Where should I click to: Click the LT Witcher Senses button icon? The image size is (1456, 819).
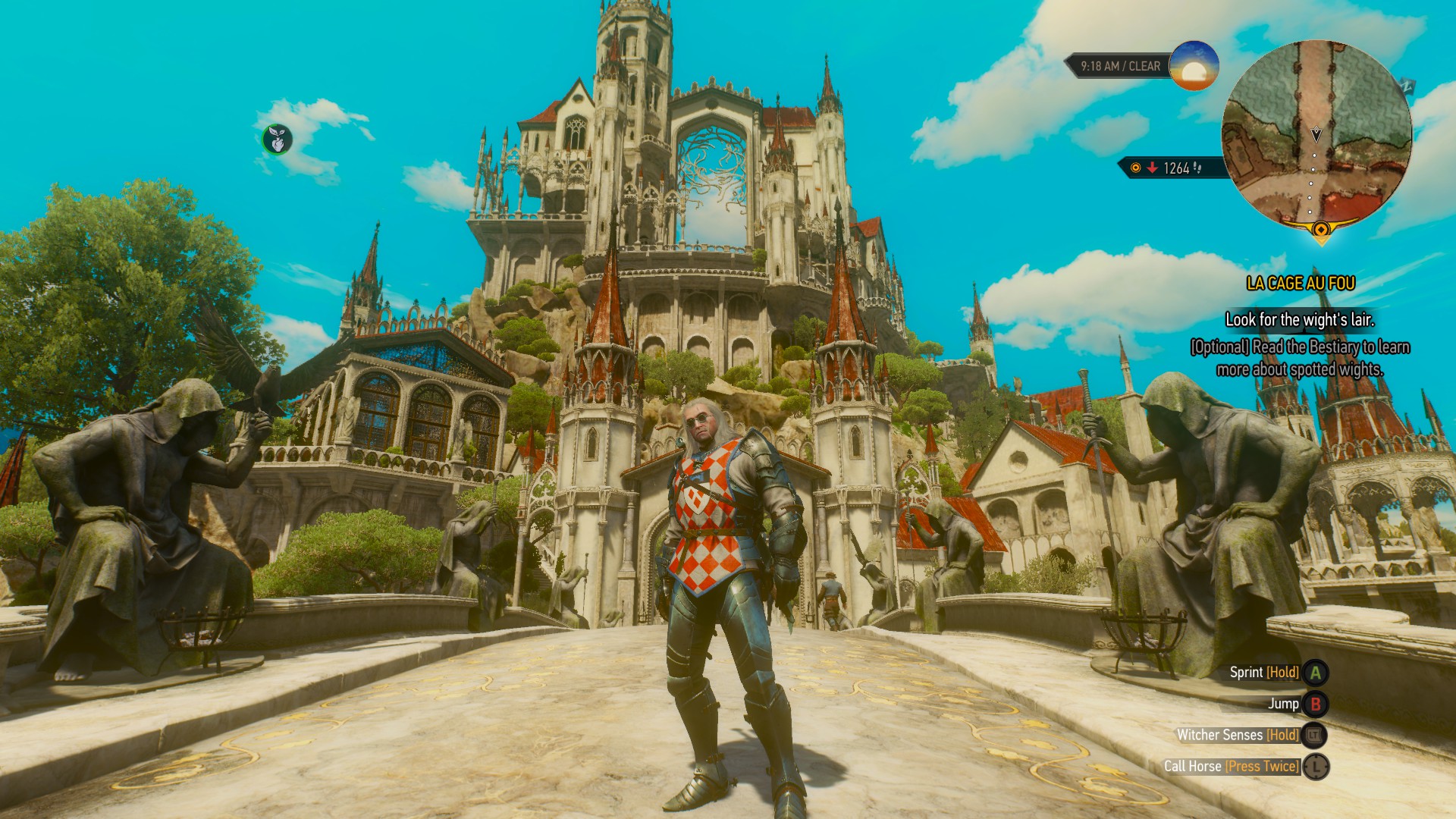[x=1313, y=736]
